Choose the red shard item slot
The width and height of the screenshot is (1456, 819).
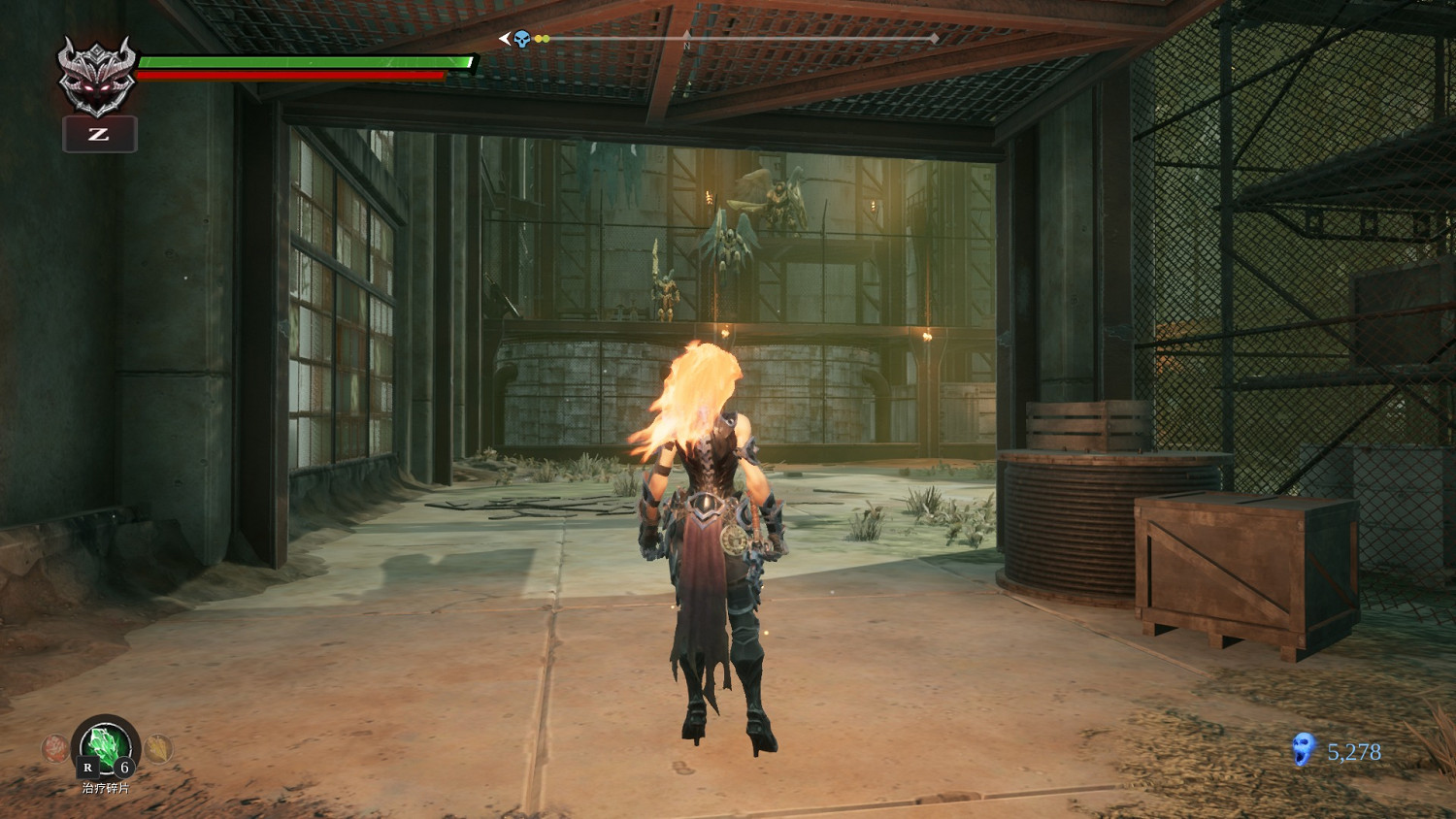point(54,748)
